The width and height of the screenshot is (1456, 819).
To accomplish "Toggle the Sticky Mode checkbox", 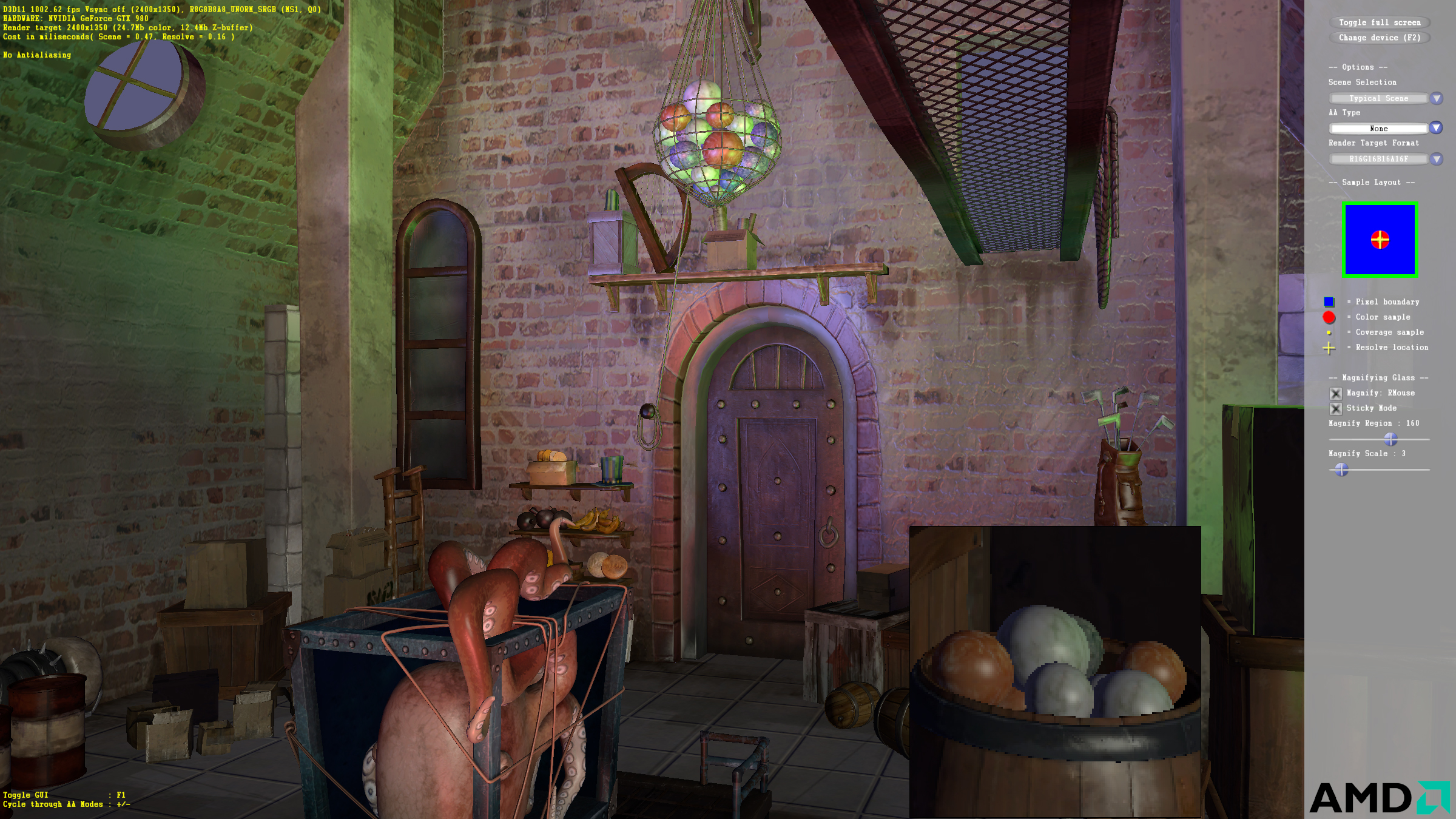I will tap(1335, 408).
